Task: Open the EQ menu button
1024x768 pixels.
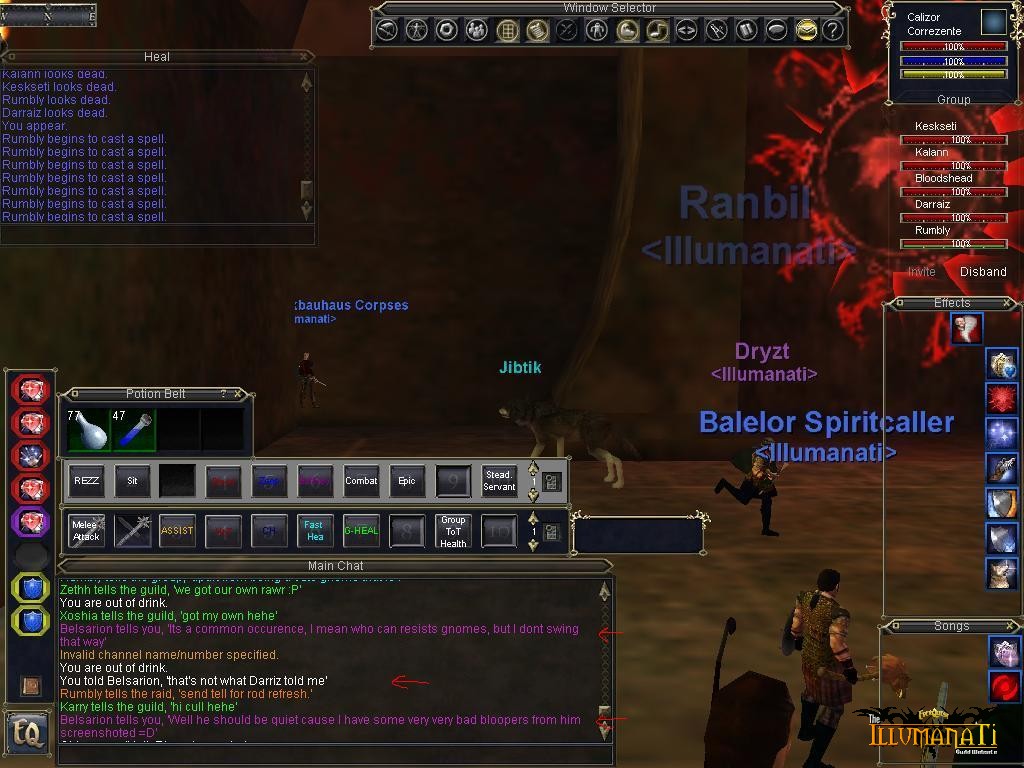Action: pos(27,734)
